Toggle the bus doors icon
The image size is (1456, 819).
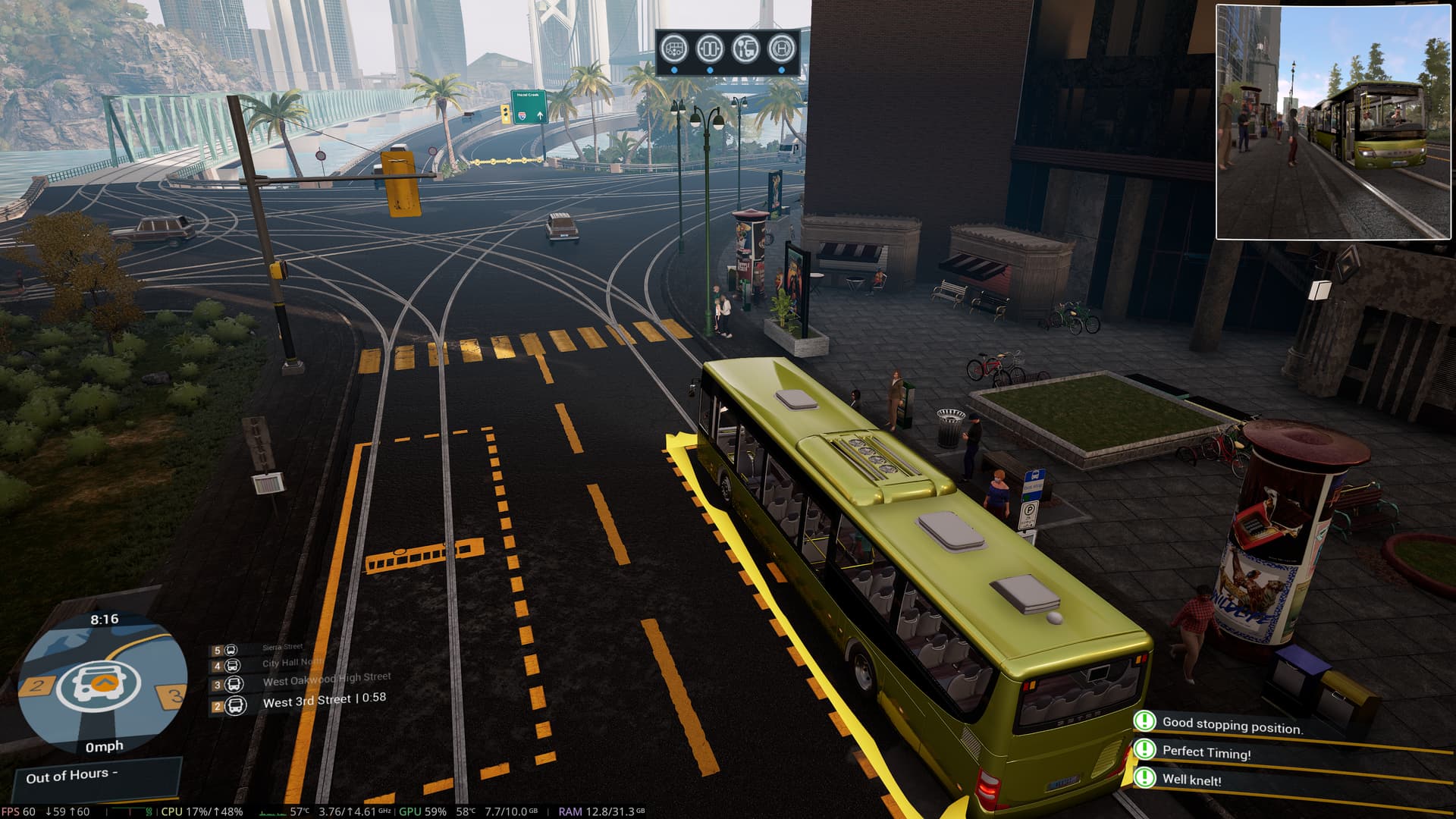coord(710,49)
